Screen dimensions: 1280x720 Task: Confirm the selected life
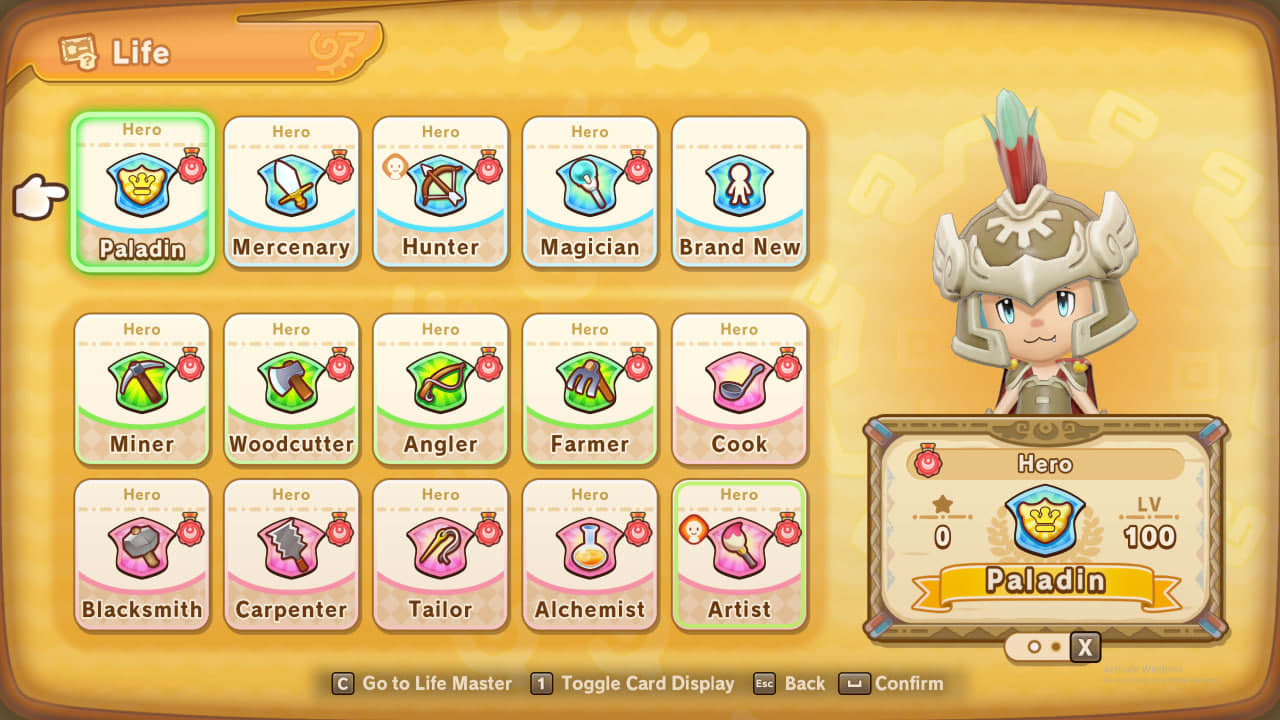point(893,684)
